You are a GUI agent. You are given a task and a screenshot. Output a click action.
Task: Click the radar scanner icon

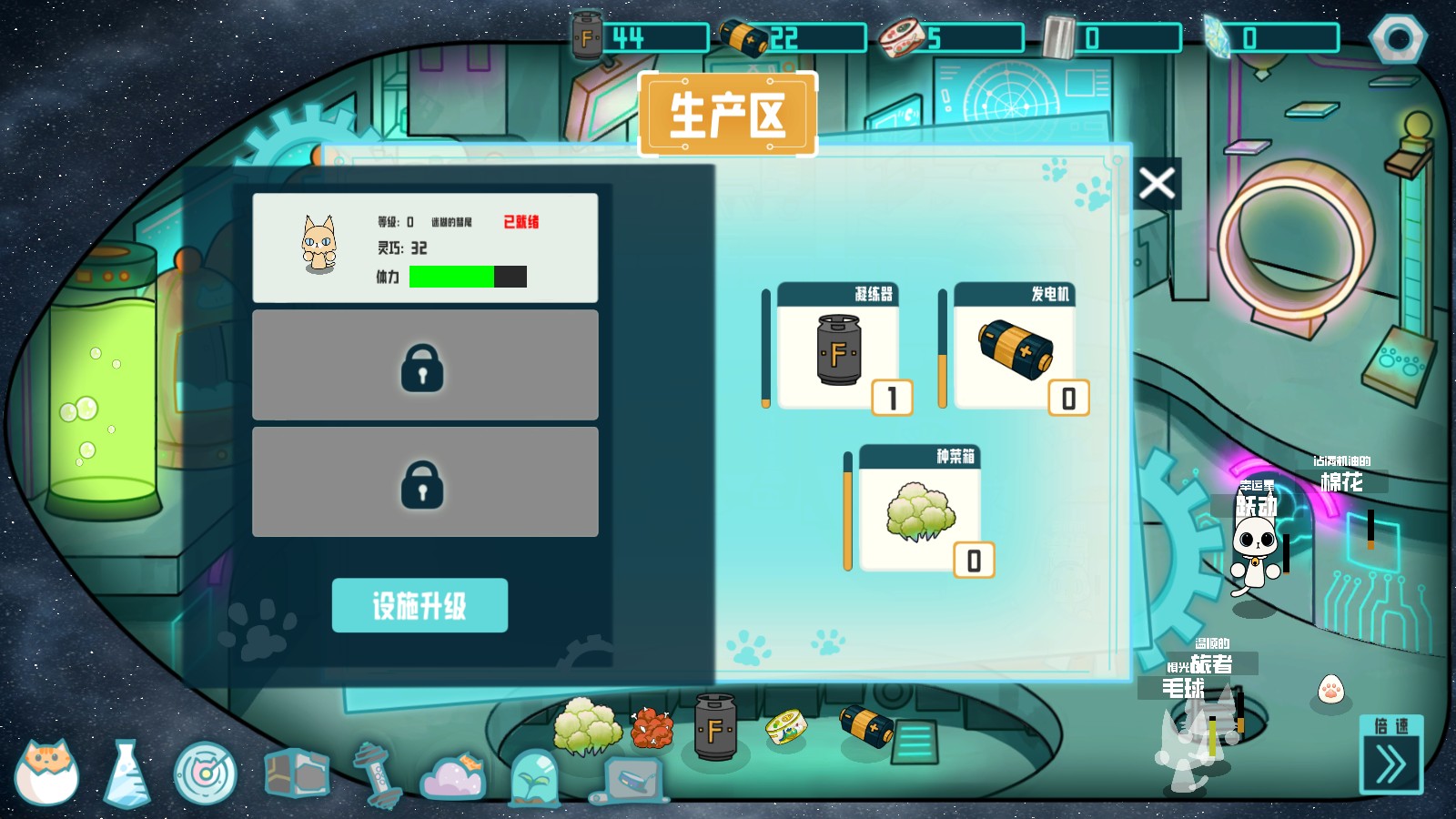coord(207,772)
